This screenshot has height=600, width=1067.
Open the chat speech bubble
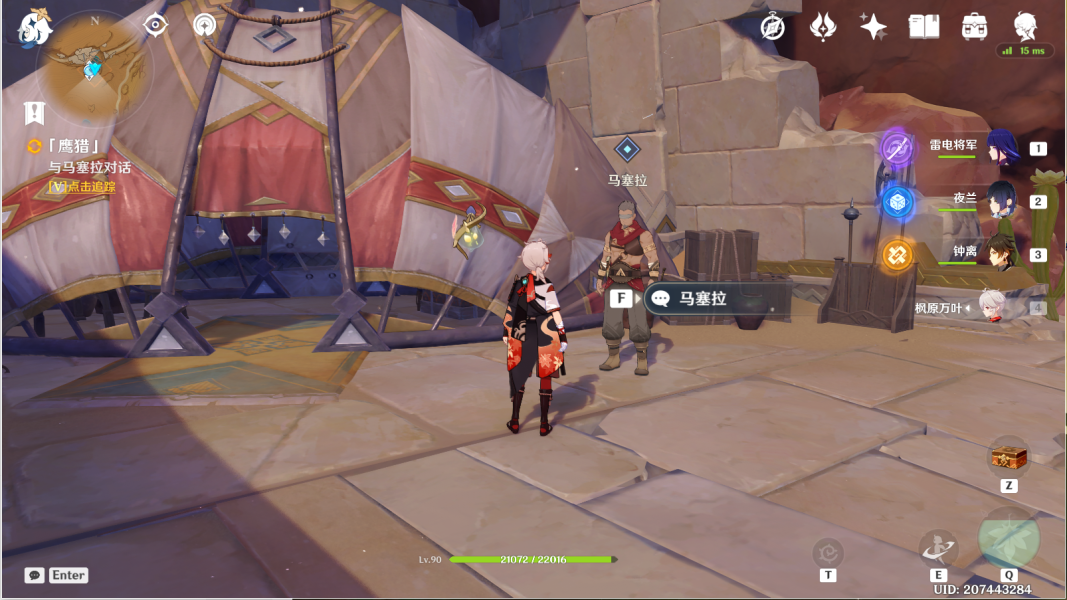point(35,575)
